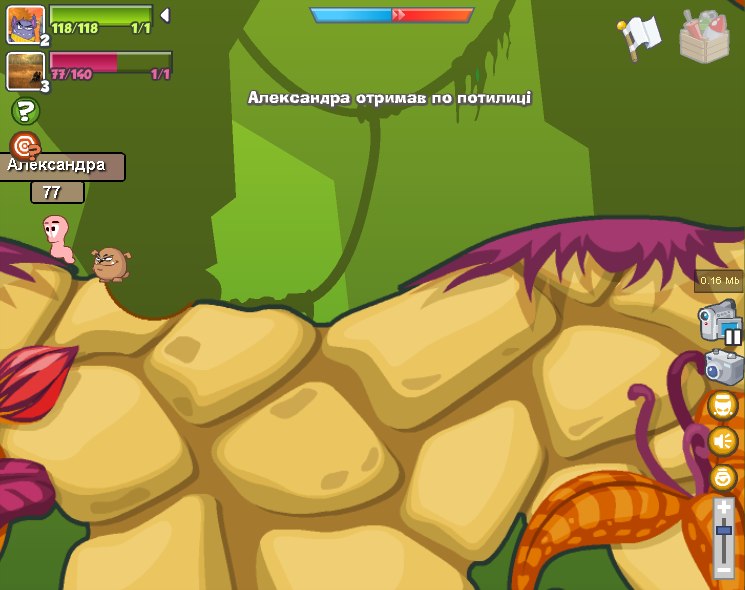Toggle video recording with the camcorder icon
This screenshot has width=745, height=590.
pyautogui.click(x=719, y=322)
